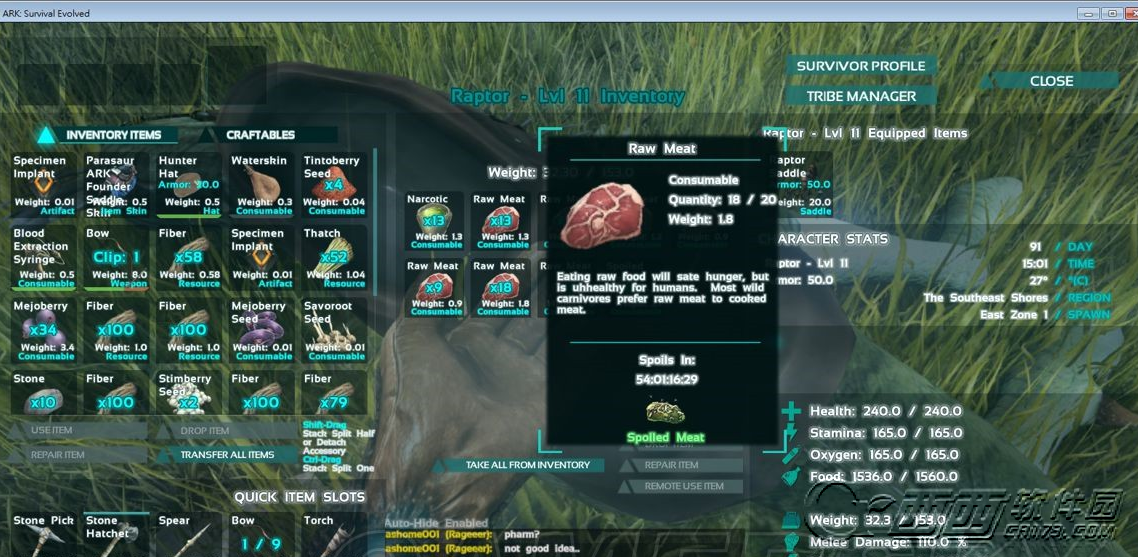Switch to the Craftables tab

(x=260, y=135)
